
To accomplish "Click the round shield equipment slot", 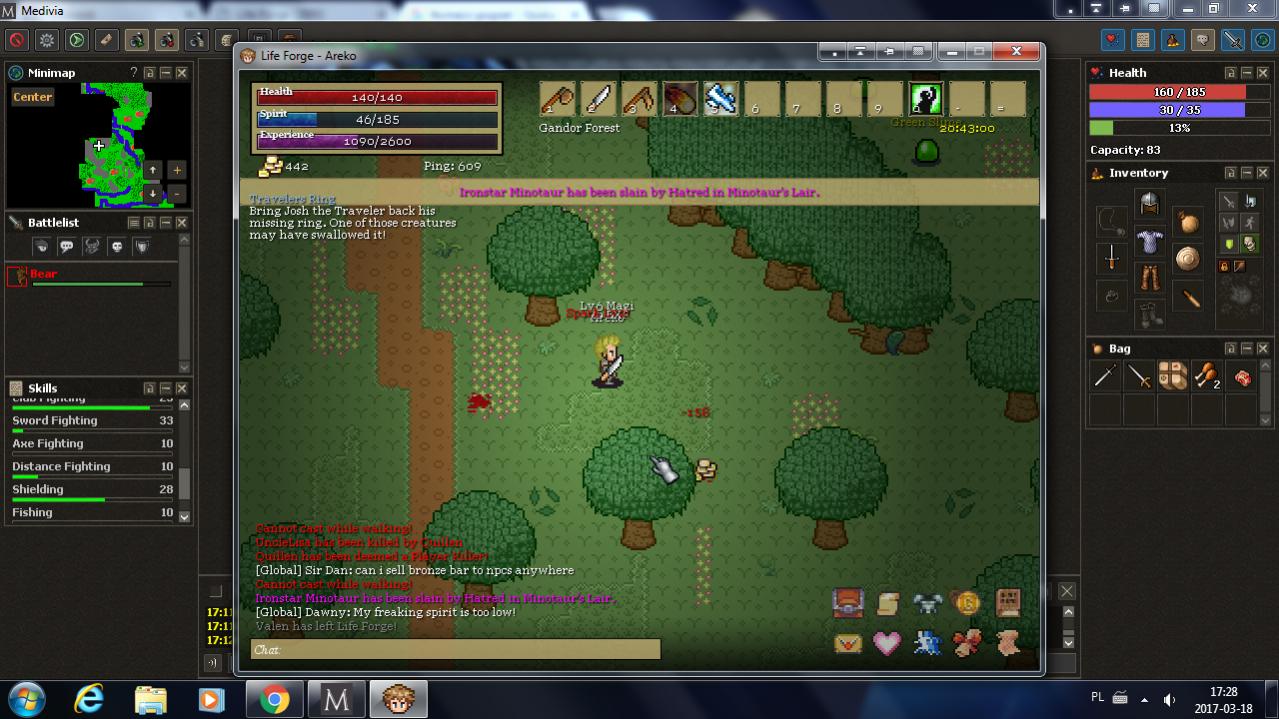I will [x=1187, y=259].
